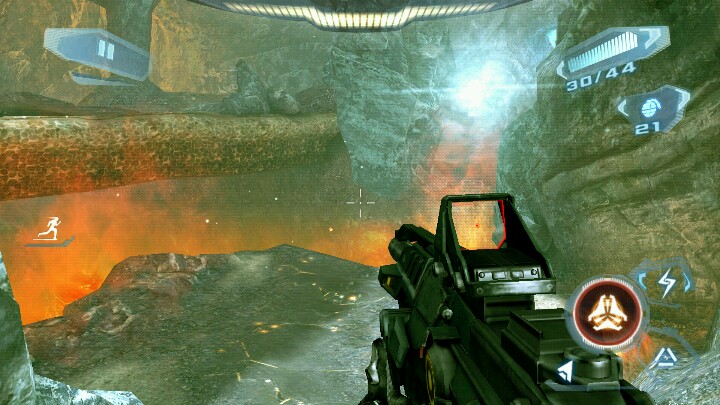Tap the ammo magazine weapon panel
Viewport: 720px width, 405px height.
point(606,56)
